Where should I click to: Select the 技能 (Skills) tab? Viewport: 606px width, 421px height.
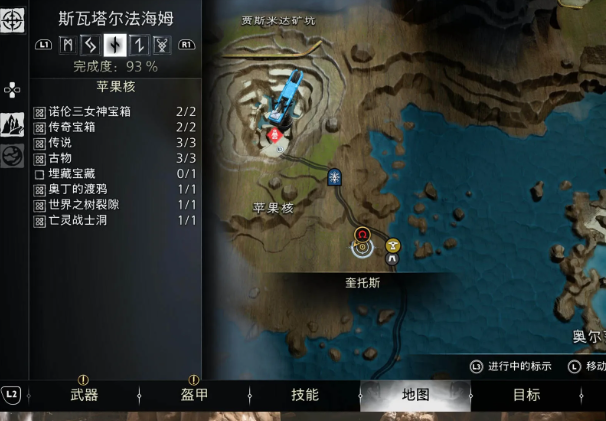coord(304,395)
